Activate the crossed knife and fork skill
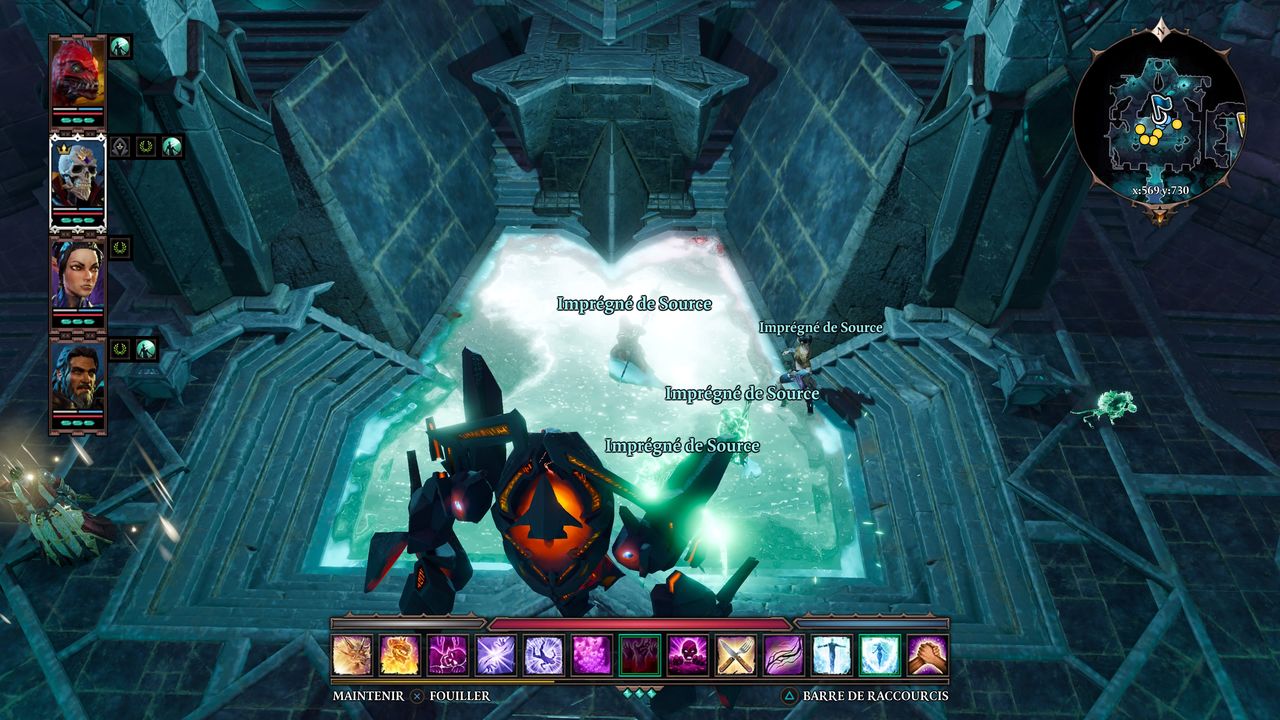This screenshot has height=720, width=1280. (736, 655)
